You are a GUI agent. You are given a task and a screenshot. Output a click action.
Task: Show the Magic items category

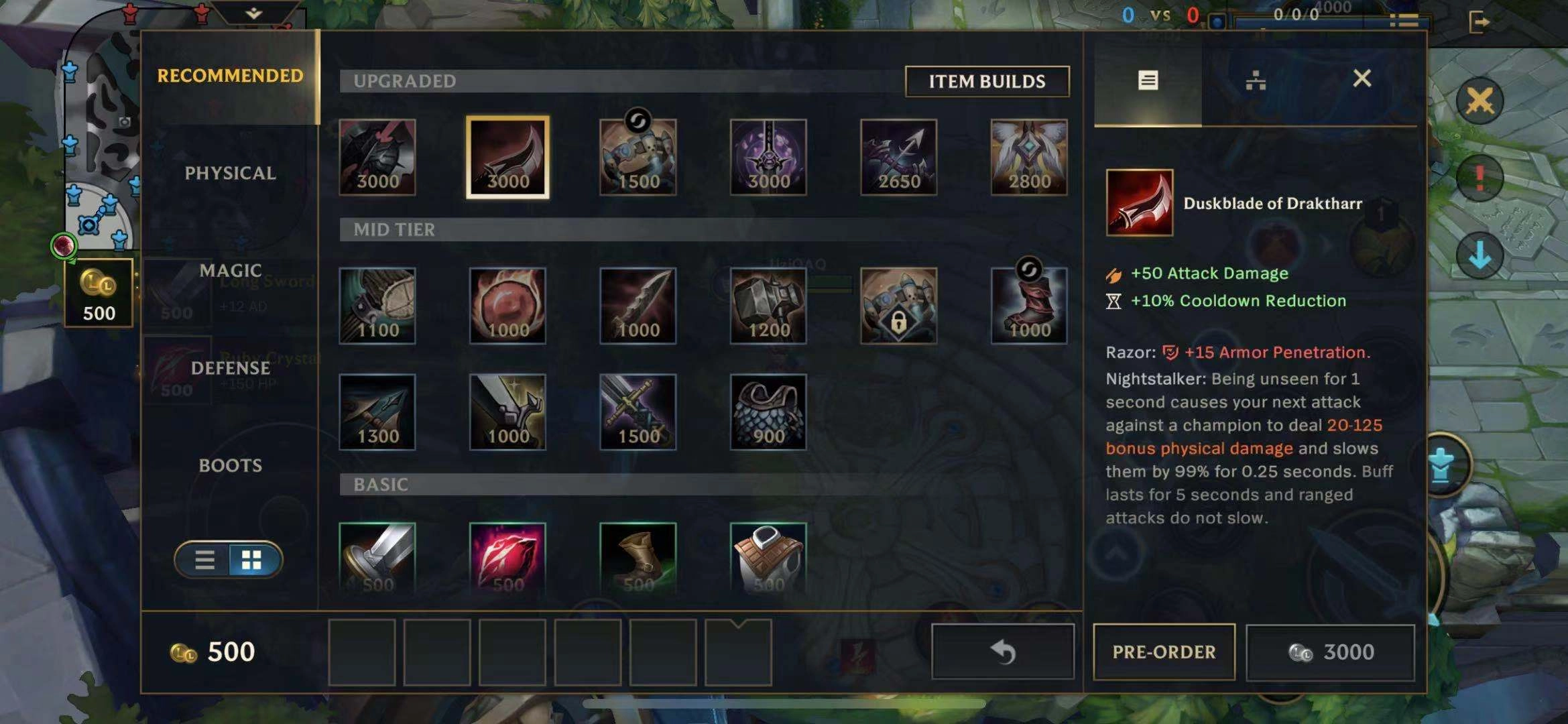(230, 270)
